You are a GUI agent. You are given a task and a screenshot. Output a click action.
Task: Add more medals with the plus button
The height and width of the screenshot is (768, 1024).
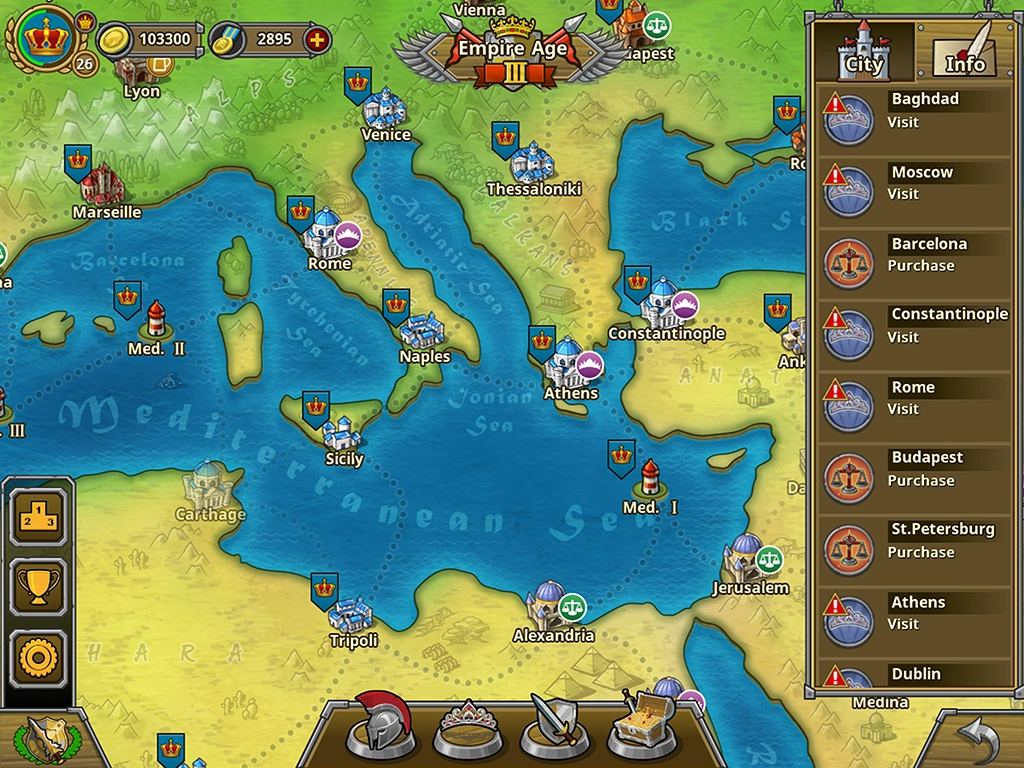pos(317,40)
